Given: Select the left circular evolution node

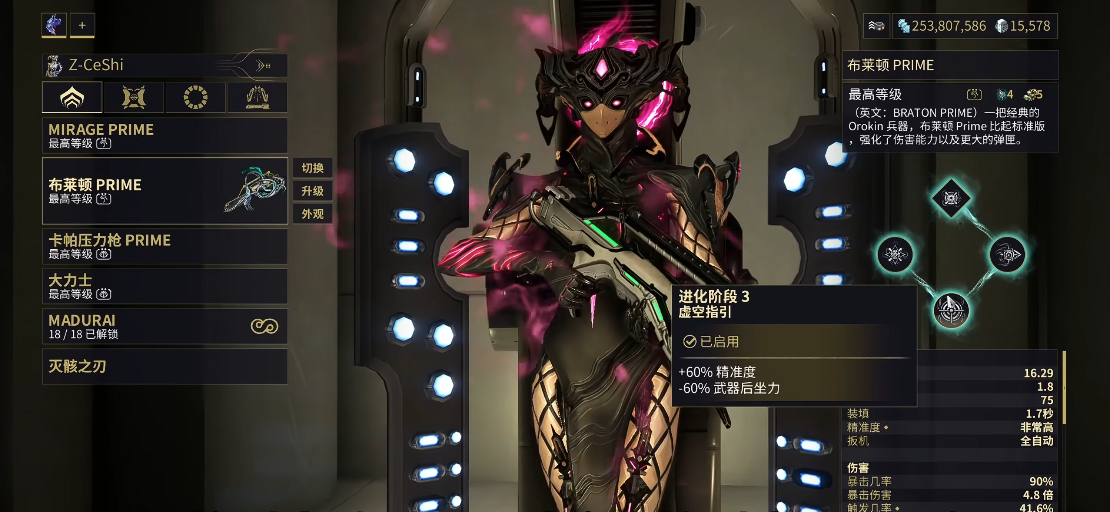Looking at the screenshot, I should click(894, 254).
